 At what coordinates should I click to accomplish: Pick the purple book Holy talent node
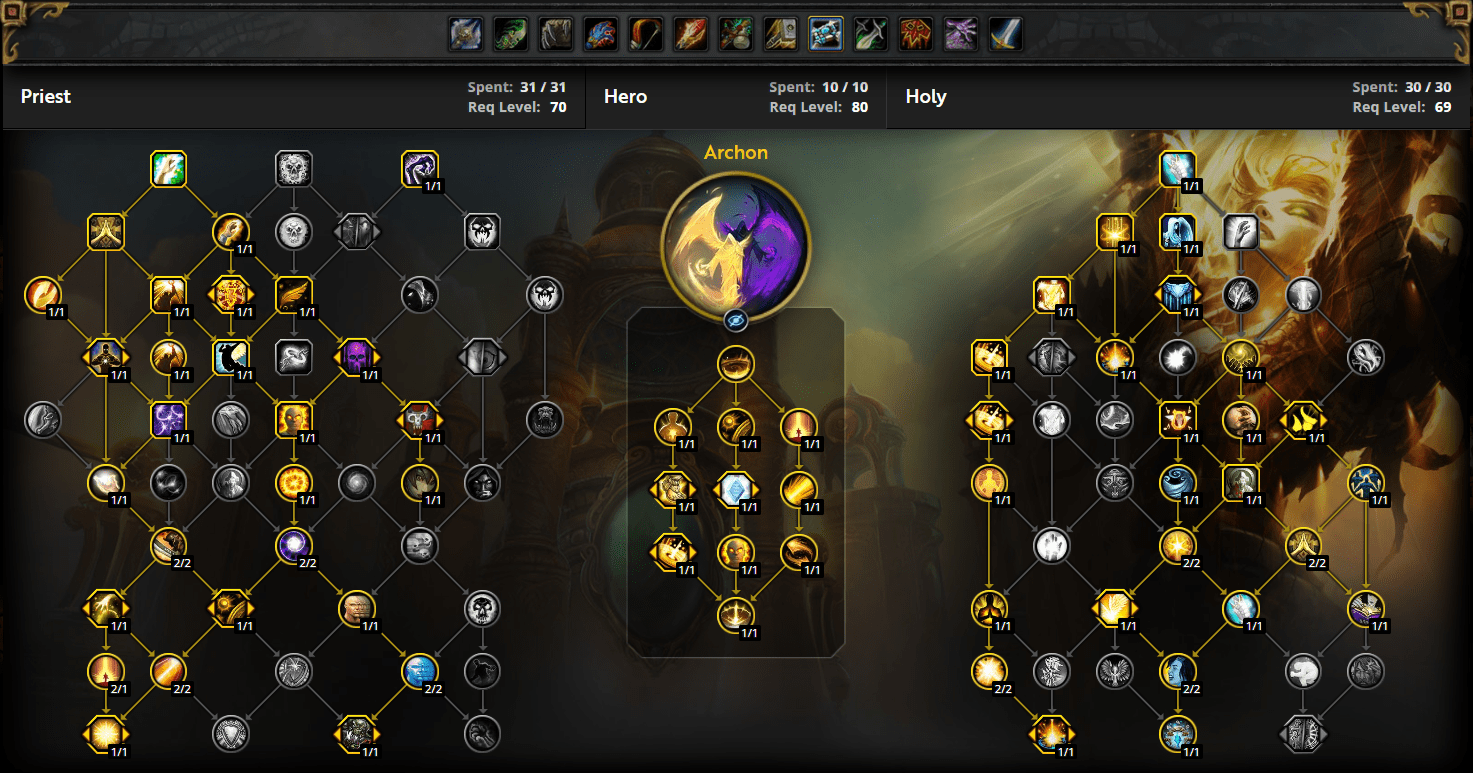[x=1365, y=608]
